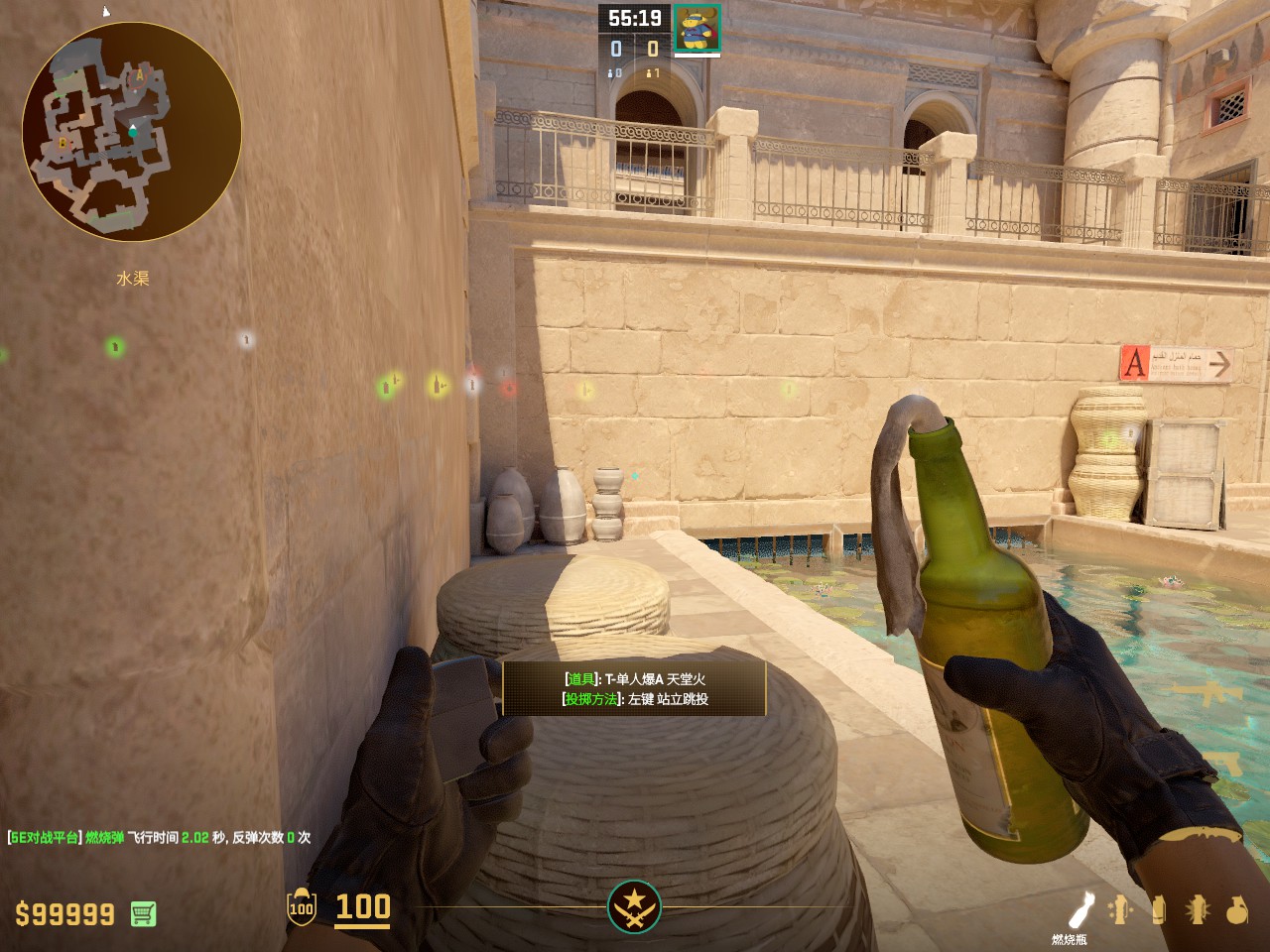This screenshot has width=1270, height=952.
Task: Choose the decoy grenade icon
Action: click(x=1120, y=909)
